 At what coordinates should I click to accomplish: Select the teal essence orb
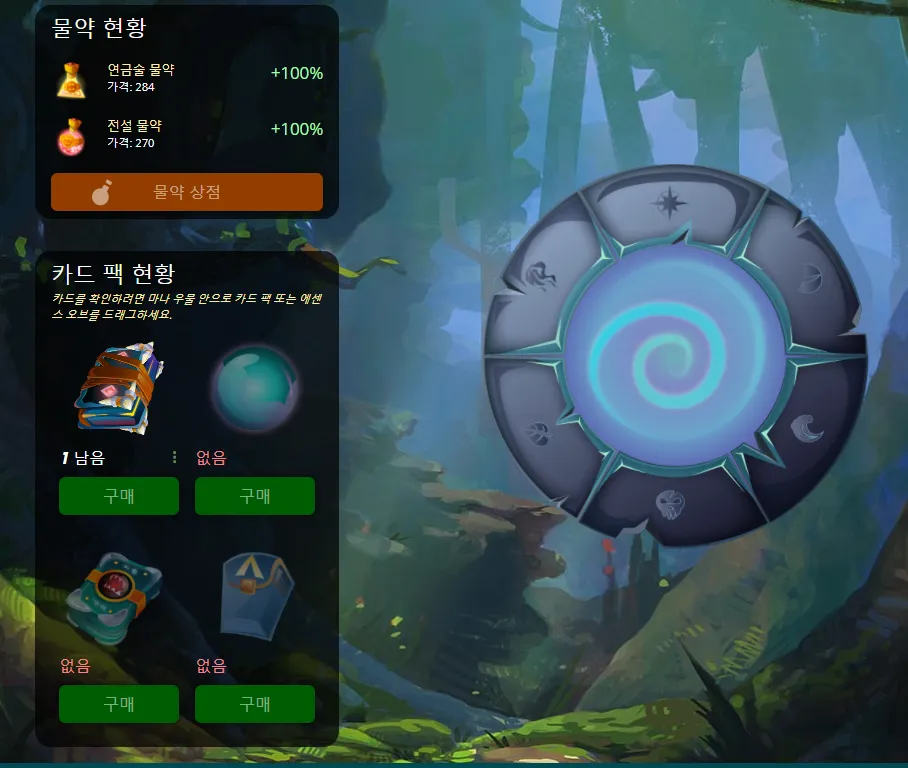[254, 389]
